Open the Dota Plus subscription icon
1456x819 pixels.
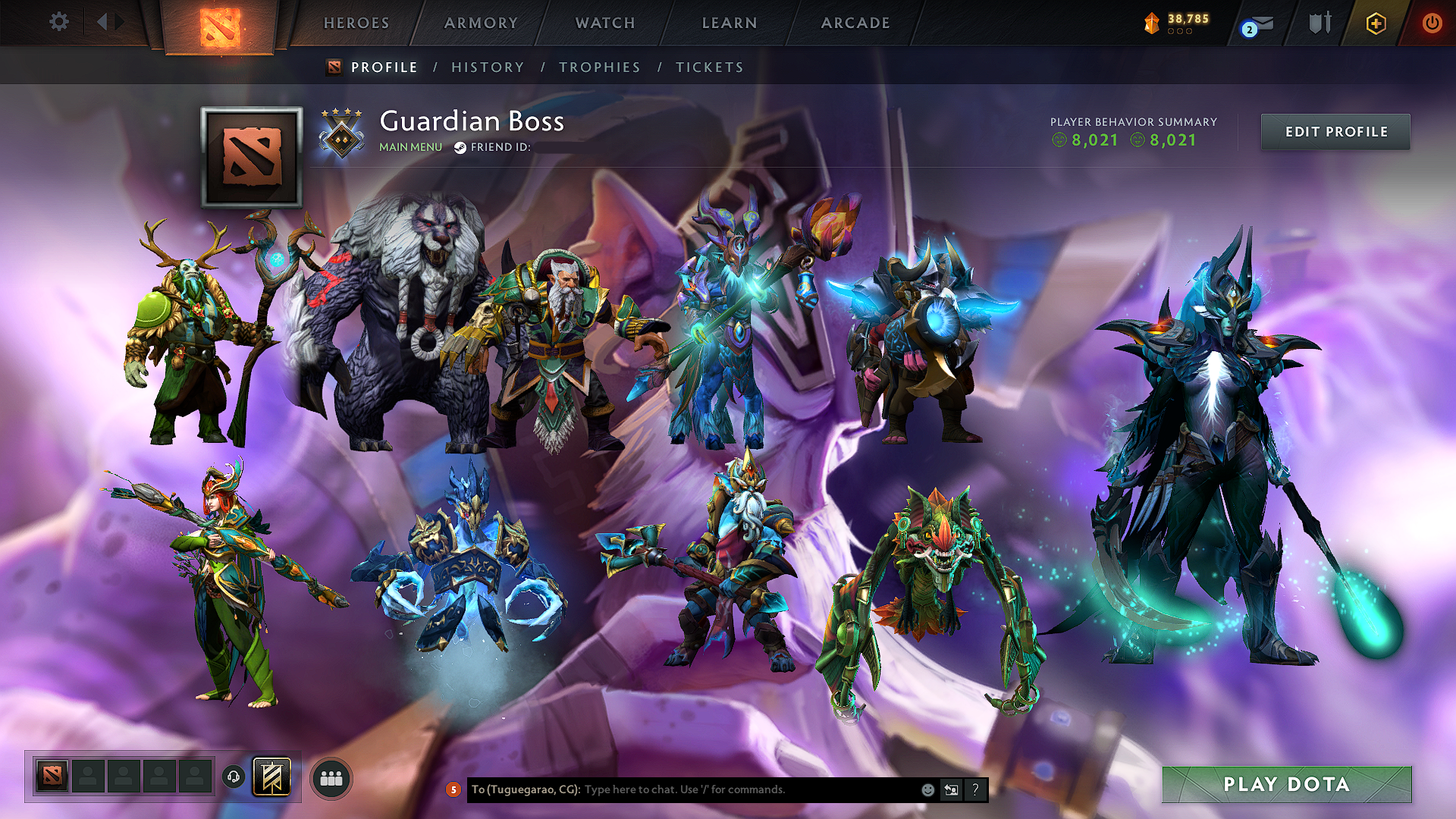pyautogui.click(x=1376, y=24)
